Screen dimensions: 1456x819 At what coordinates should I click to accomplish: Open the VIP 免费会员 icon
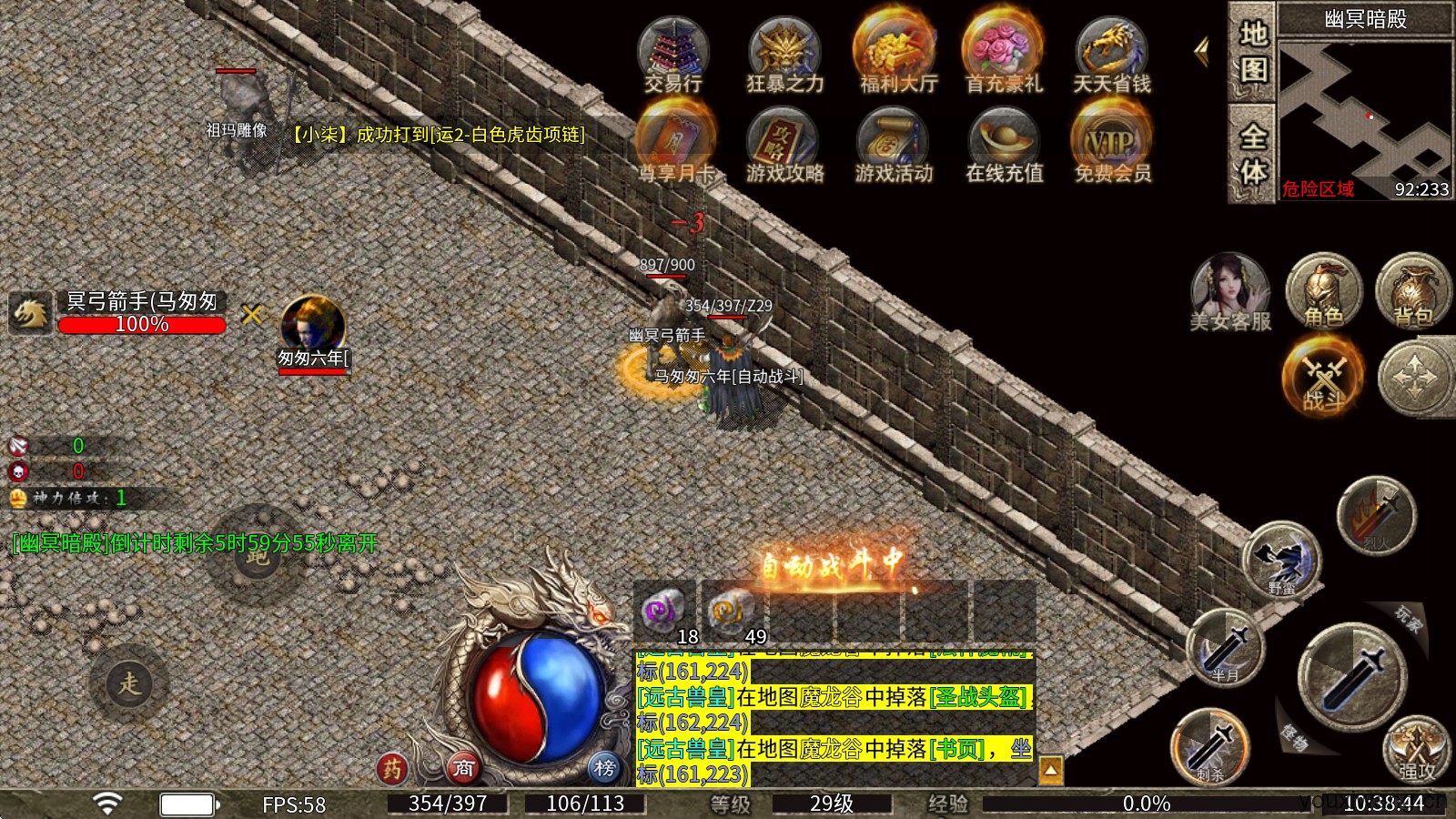pos(1112,144)
